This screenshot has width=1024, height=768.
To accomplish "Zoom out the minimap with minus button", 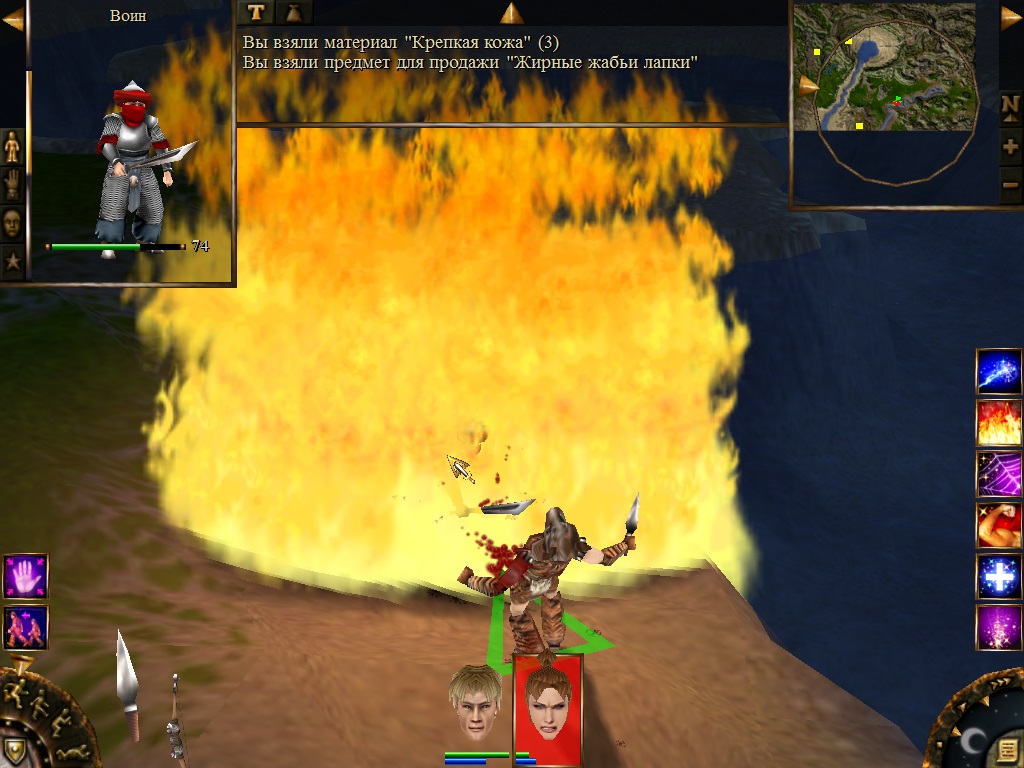I will click(x=1010, y=186).
